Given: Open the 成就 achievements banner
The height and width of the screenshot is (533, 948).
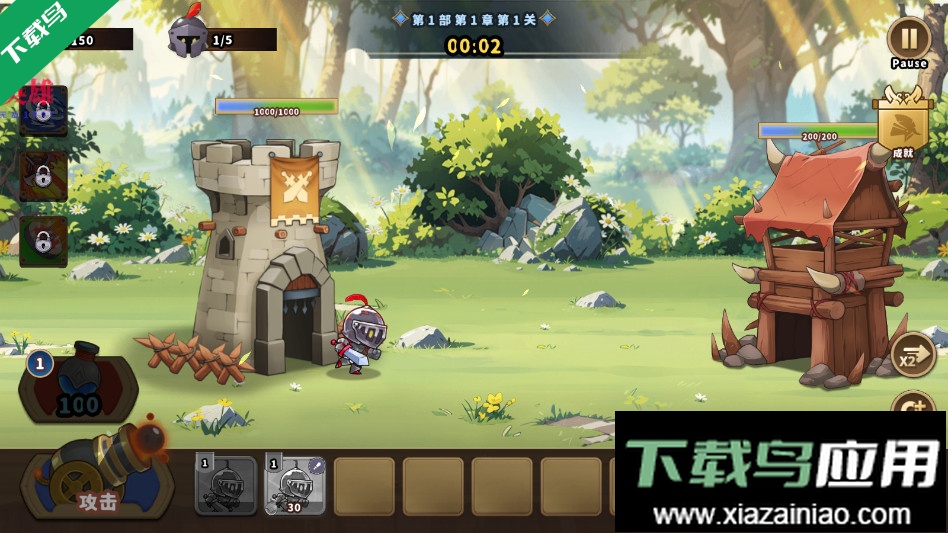Looking at the screenshot, I should pyautogui.click(x=902, y=127).
